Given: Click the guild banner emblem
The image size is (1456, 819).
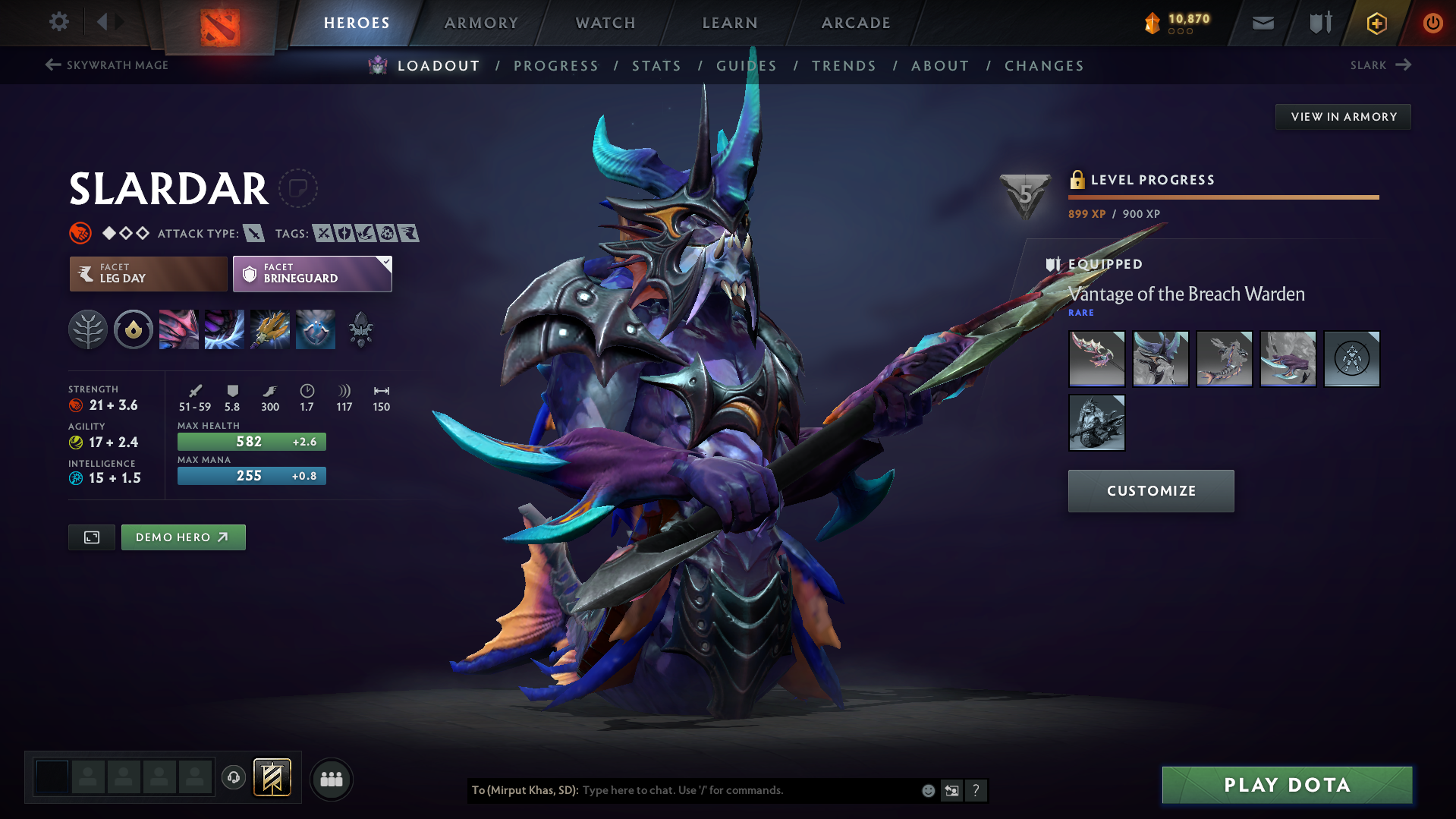Looking at the screenshot, I should tap(272, 777).
